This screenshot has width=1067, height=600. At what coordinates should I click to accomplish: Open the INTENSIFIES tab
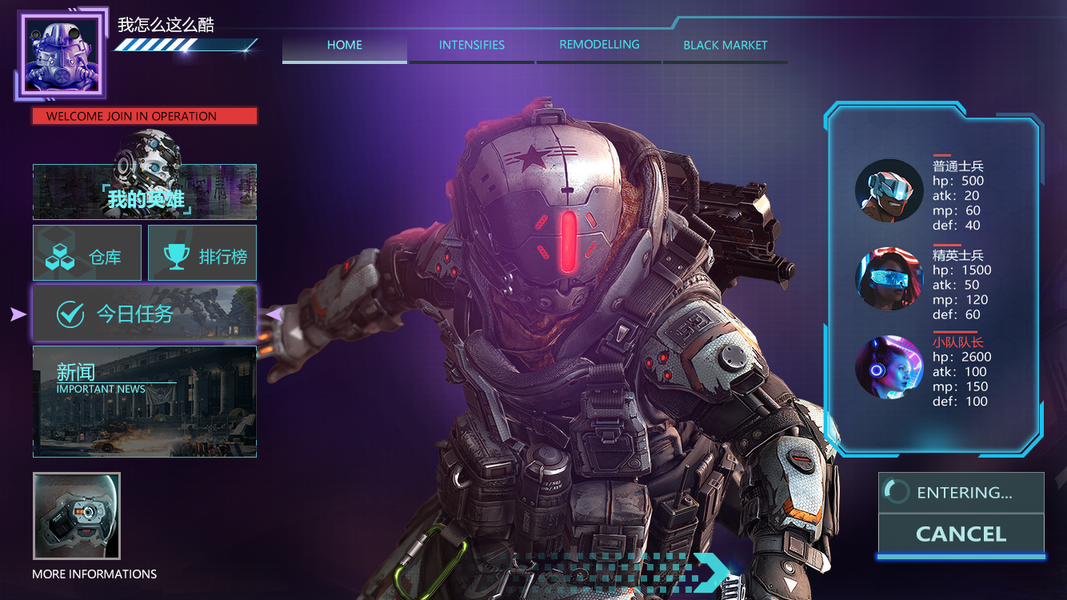coord(471,45)
